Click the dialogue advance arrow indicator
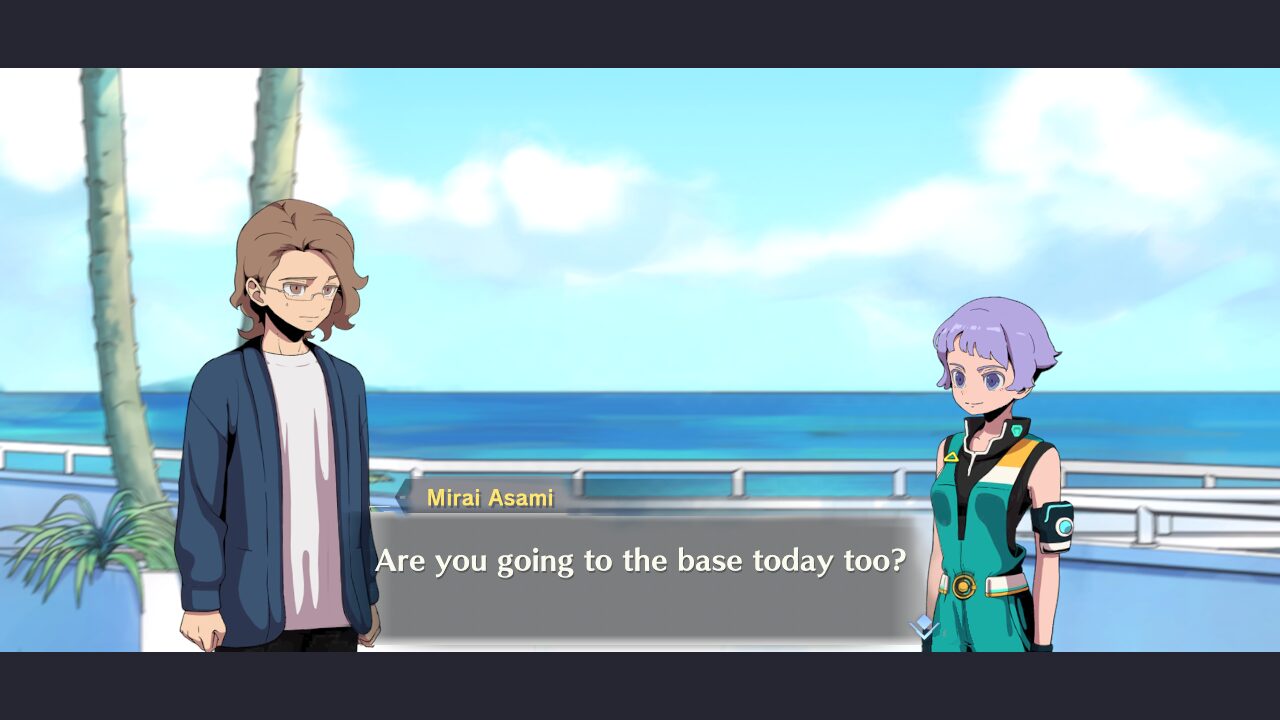The image size is (1280, 720). click(x=923, y=628)
